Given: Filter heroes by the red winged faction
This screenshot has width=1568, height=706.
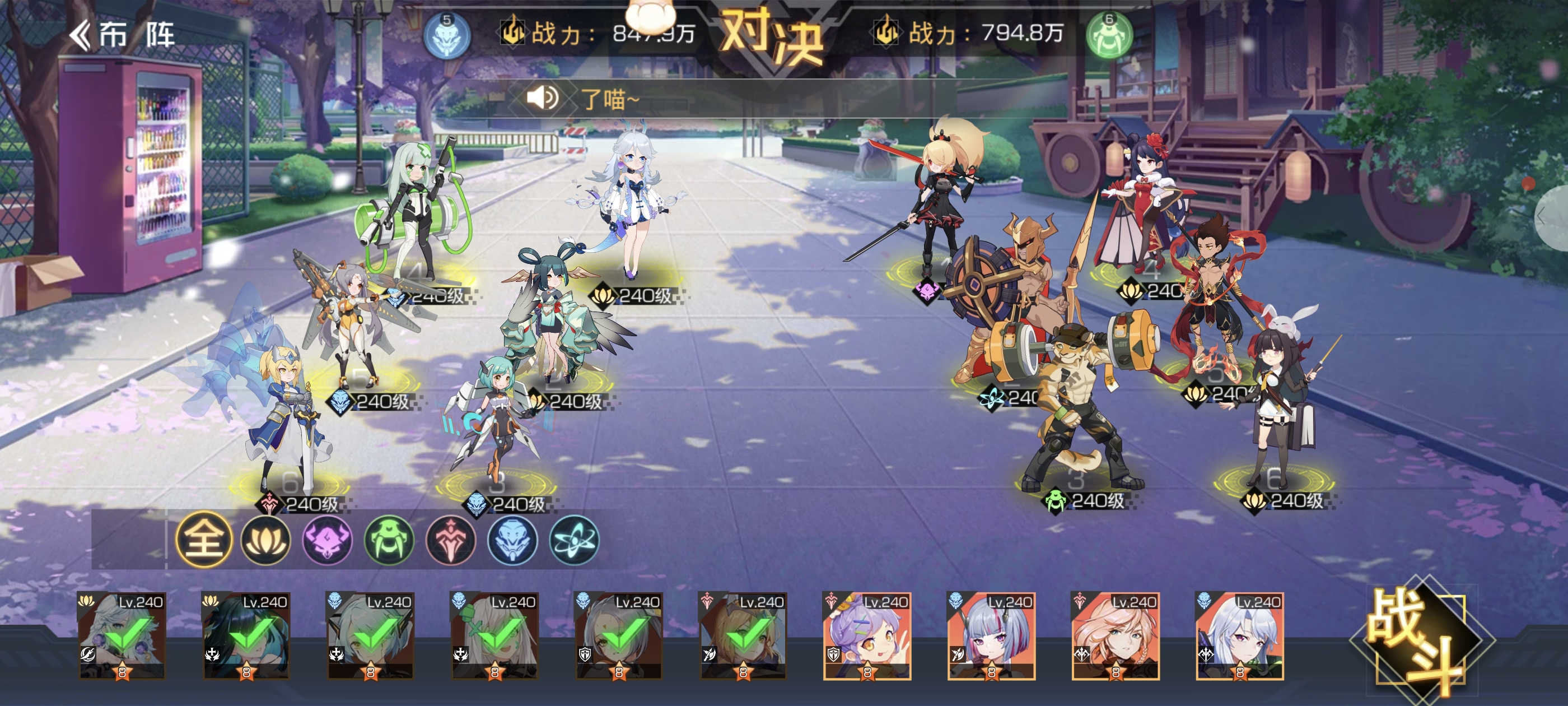Looking at the screenshot, I should click(x=450, y=539).
